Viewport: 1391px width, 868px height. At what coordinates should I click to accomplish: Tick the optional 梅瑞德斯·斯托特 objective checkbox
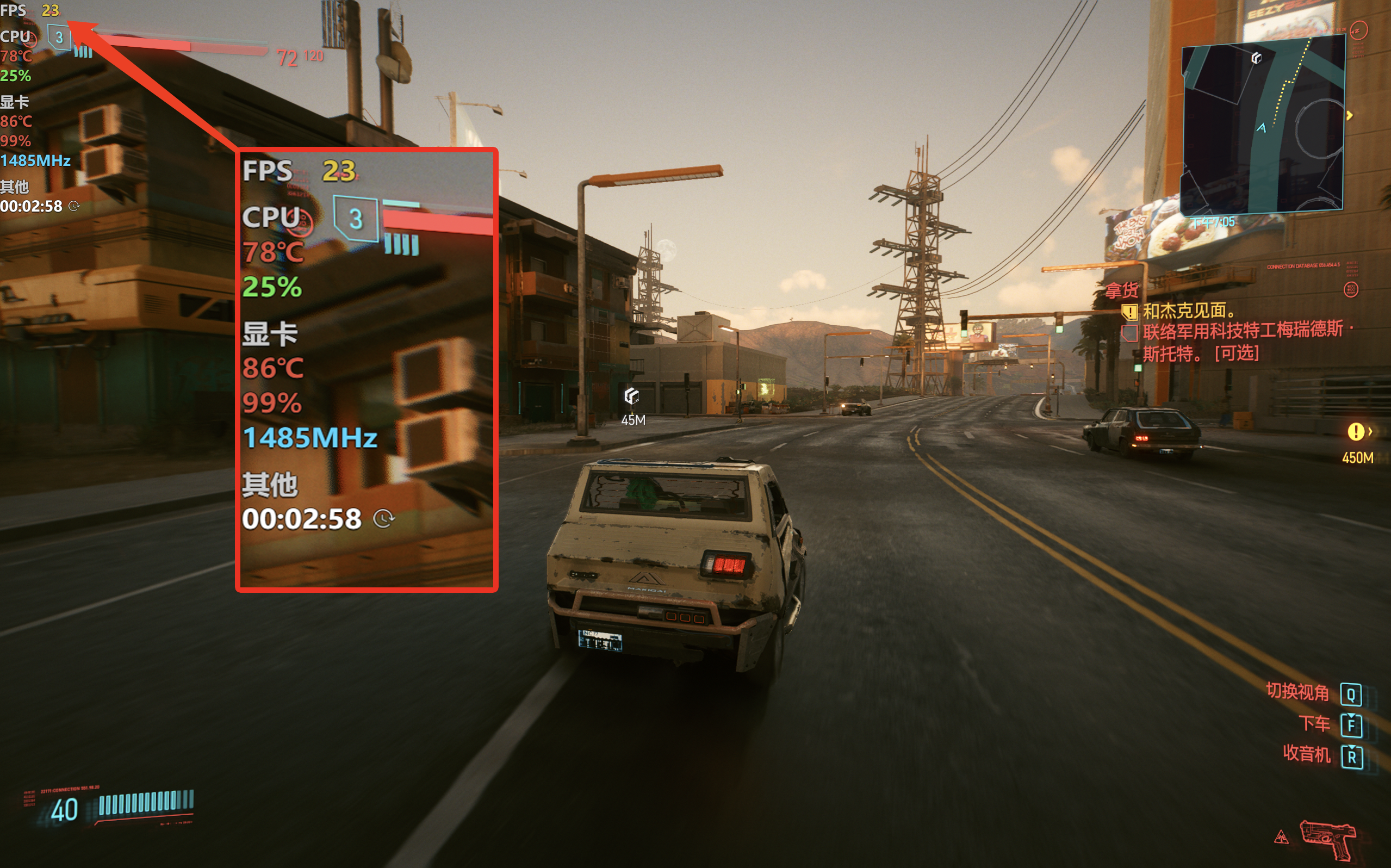(x=1129, y=333)
